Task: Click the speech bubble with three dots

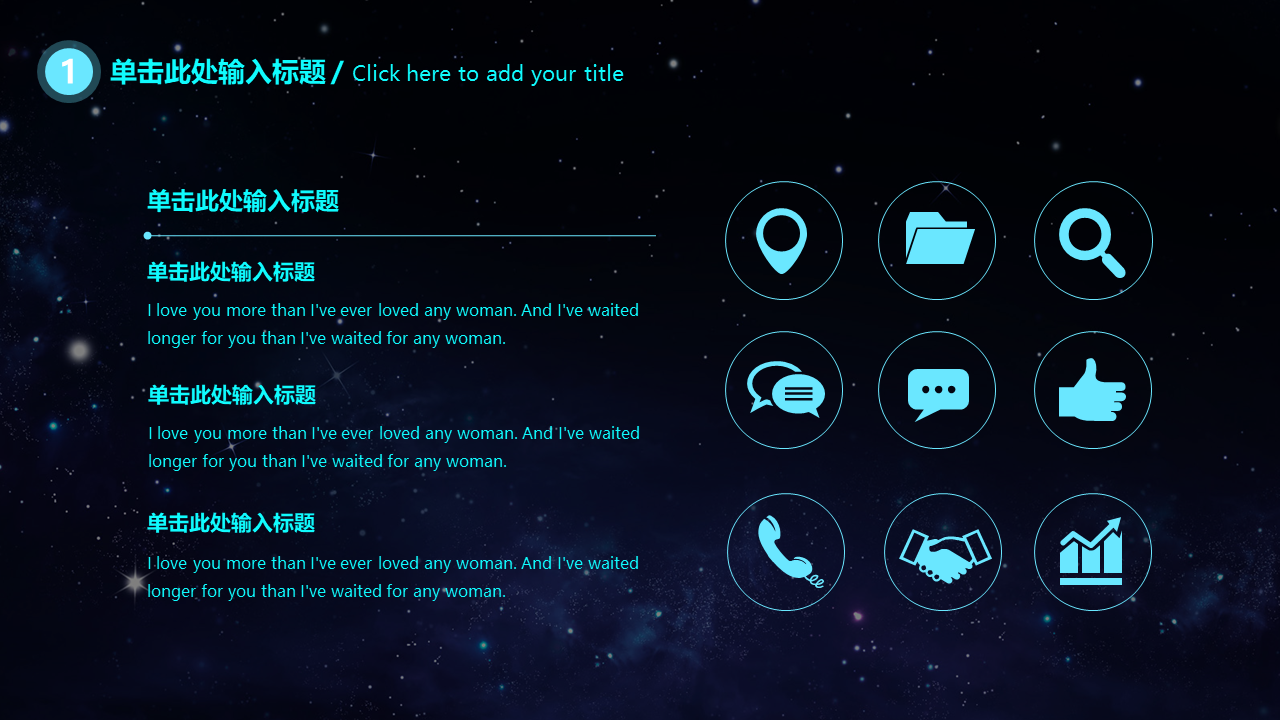Action: tap(937, 391)
